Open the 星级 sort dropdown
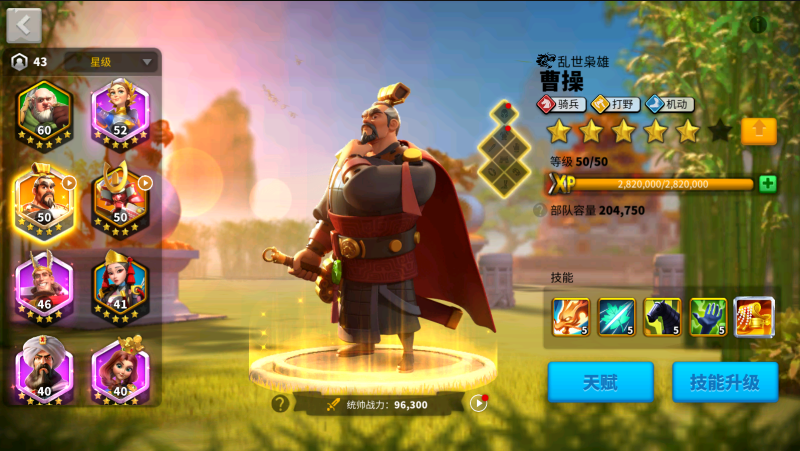 click(x=111, y=62)
